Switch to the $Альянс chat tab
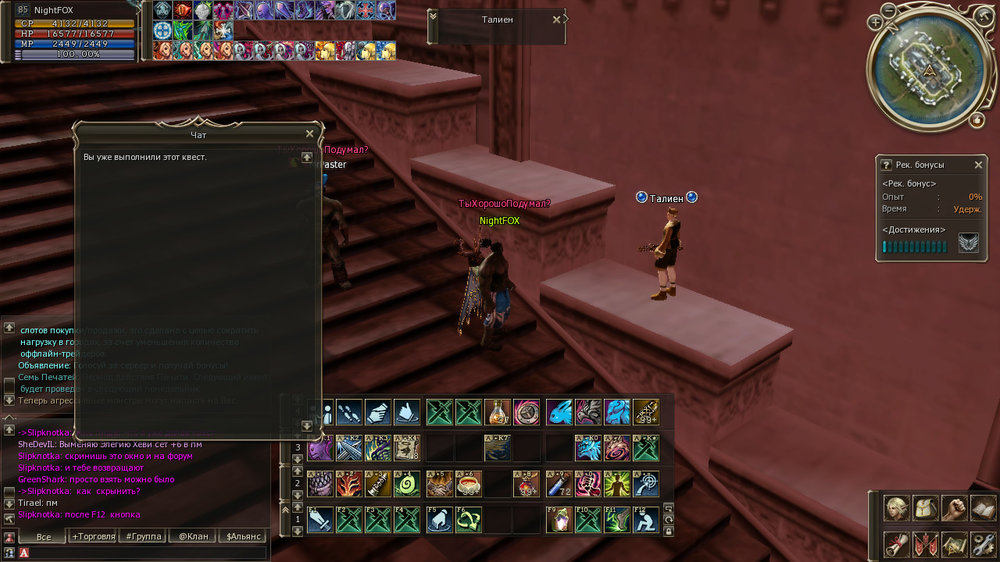The width and height of the screenshot is (1000, 562). tap(243, 537)
